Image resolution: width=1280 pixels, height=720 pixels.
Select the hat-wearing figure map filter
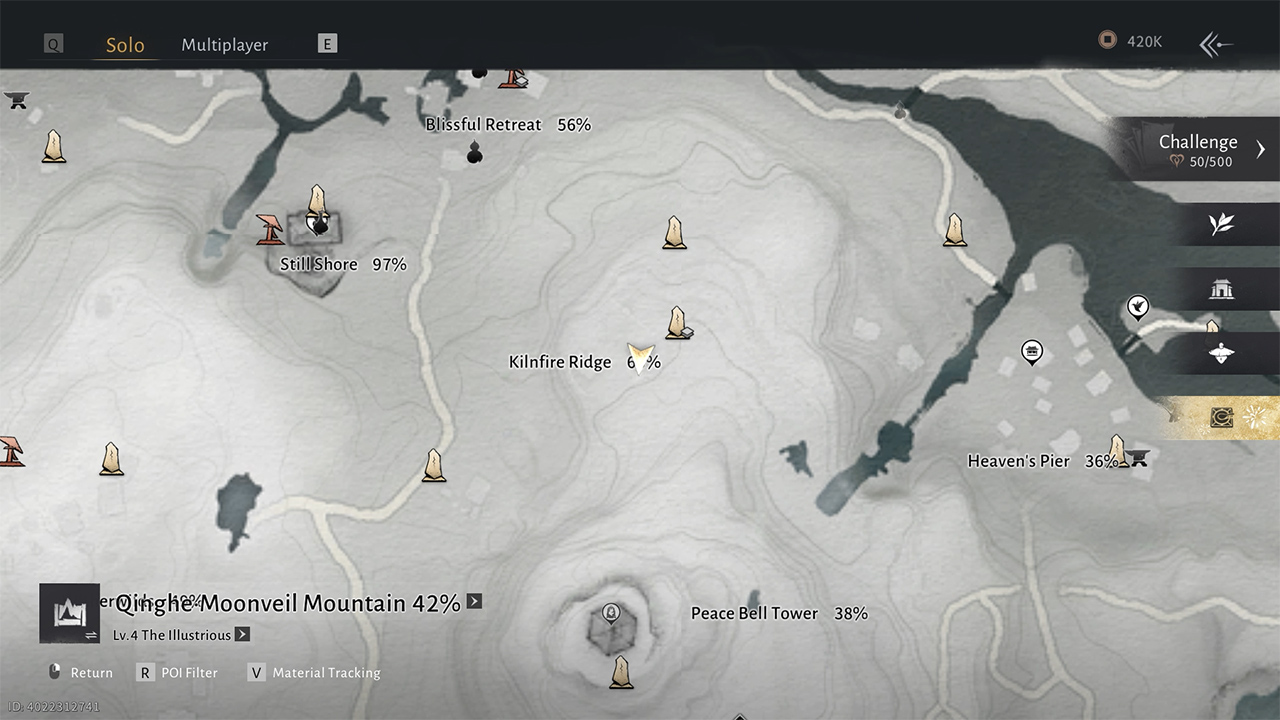(1221, 354)
